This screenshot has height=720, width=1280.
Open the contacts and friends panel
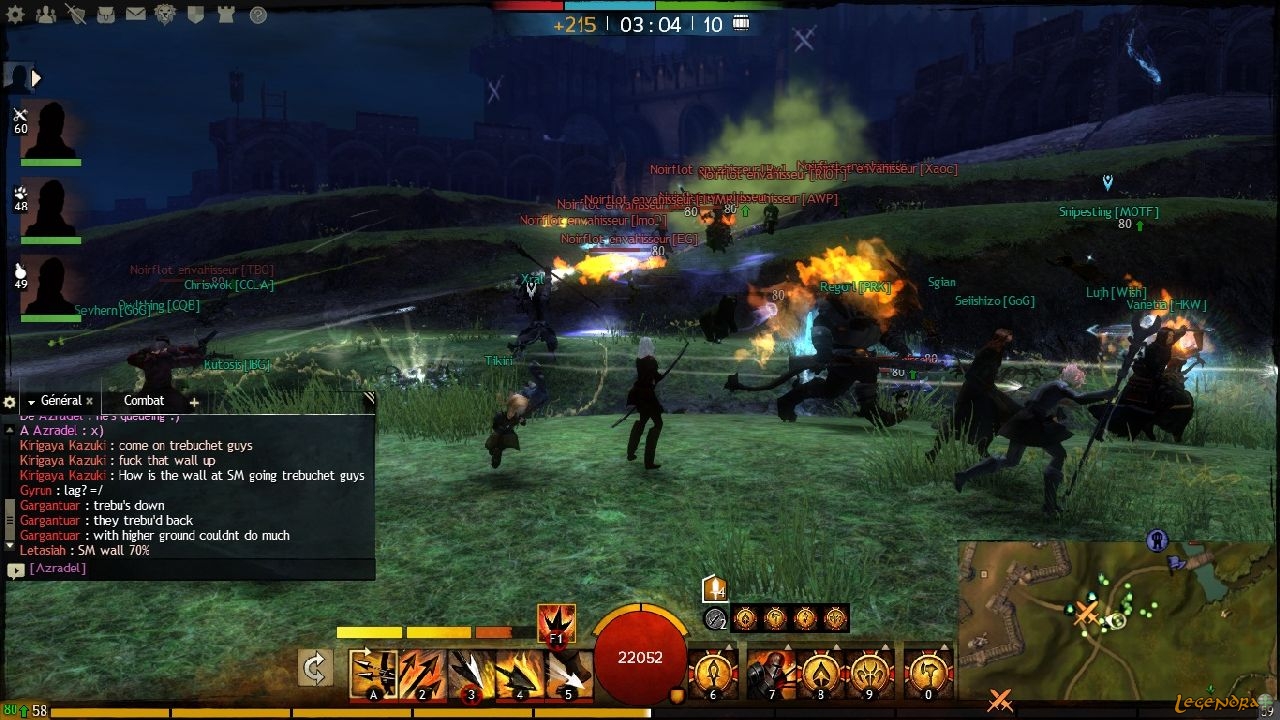46,13
